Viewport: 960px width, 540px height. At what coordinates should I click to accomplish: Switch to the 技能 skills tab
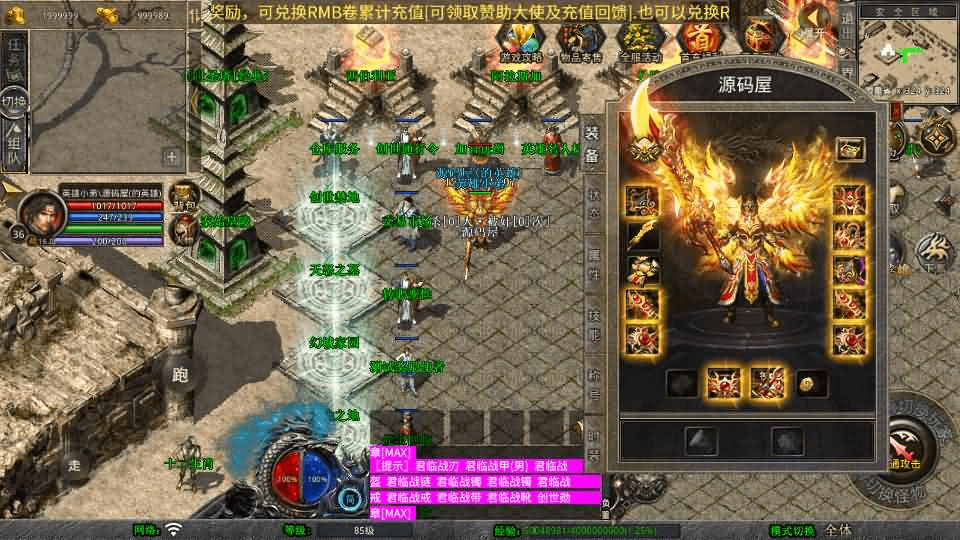pos(593,322)
